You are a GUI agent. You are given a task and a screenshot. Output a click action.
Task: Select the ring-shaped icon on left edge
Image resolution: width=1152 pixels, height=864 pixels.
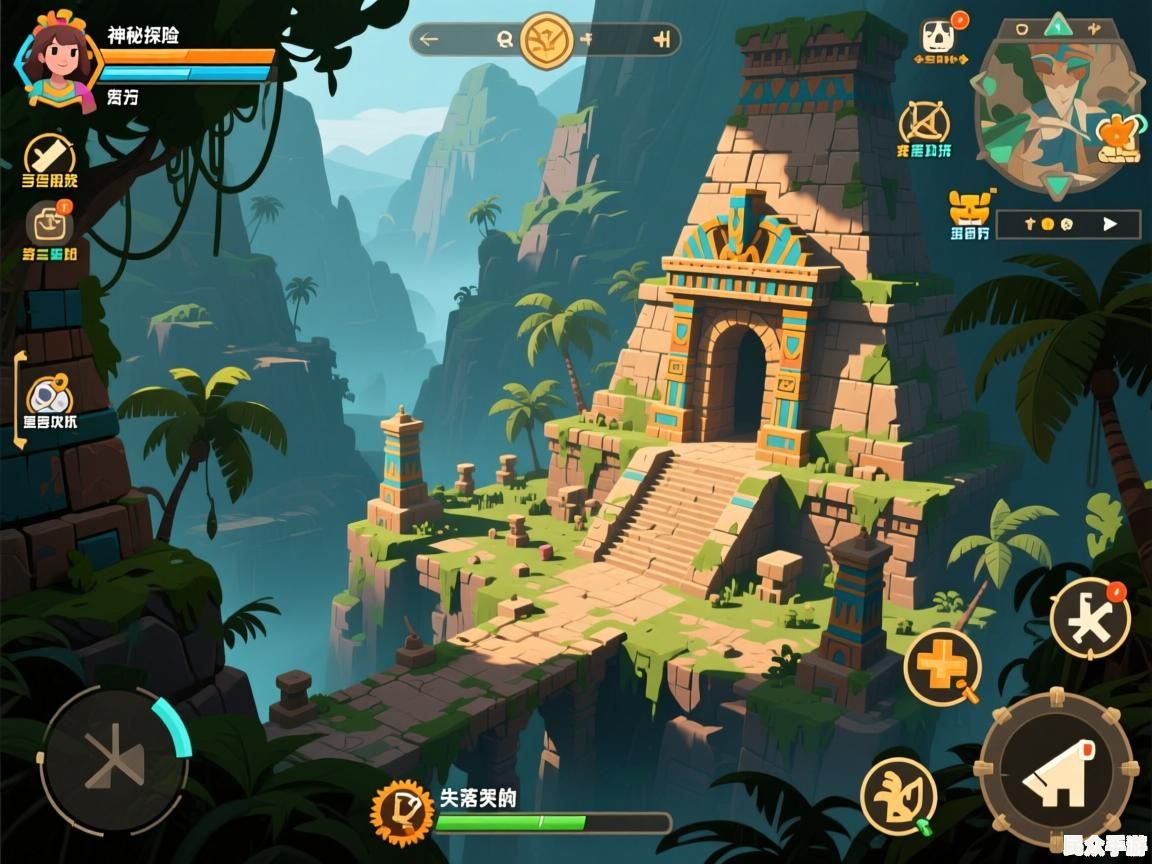click(49, 394)
